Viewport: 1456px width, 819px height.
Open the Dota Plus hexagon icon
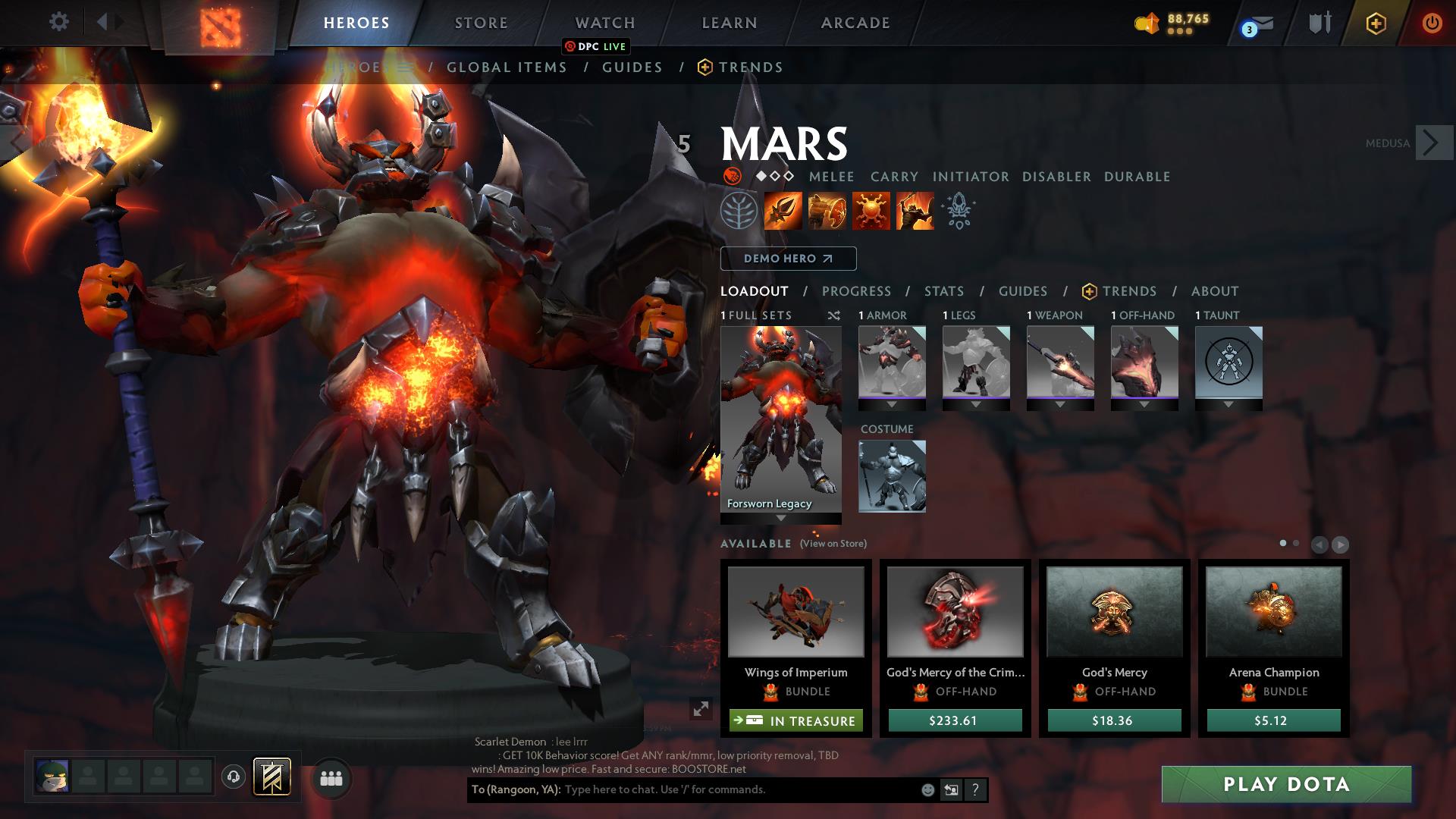pos(1376,23)
